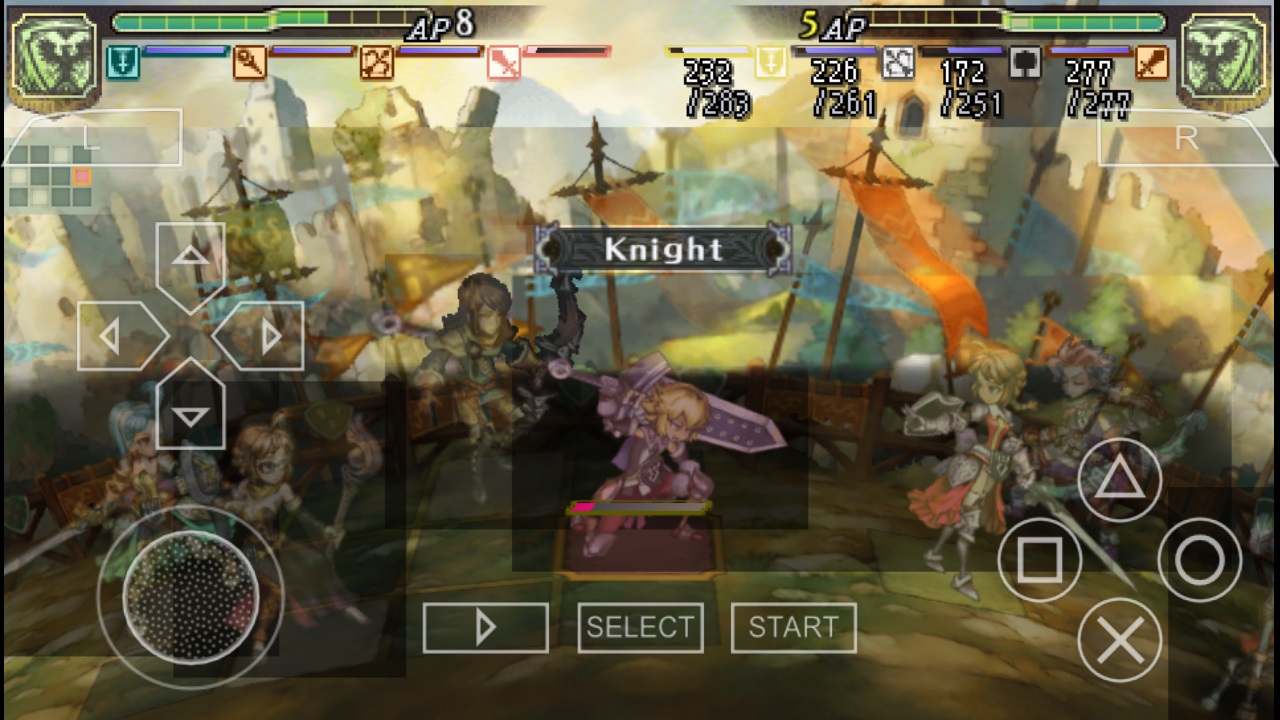This screenshot has height=720, width=1280.
Task: Select the yellow shield enemy icon
Action: coord(771,62)
